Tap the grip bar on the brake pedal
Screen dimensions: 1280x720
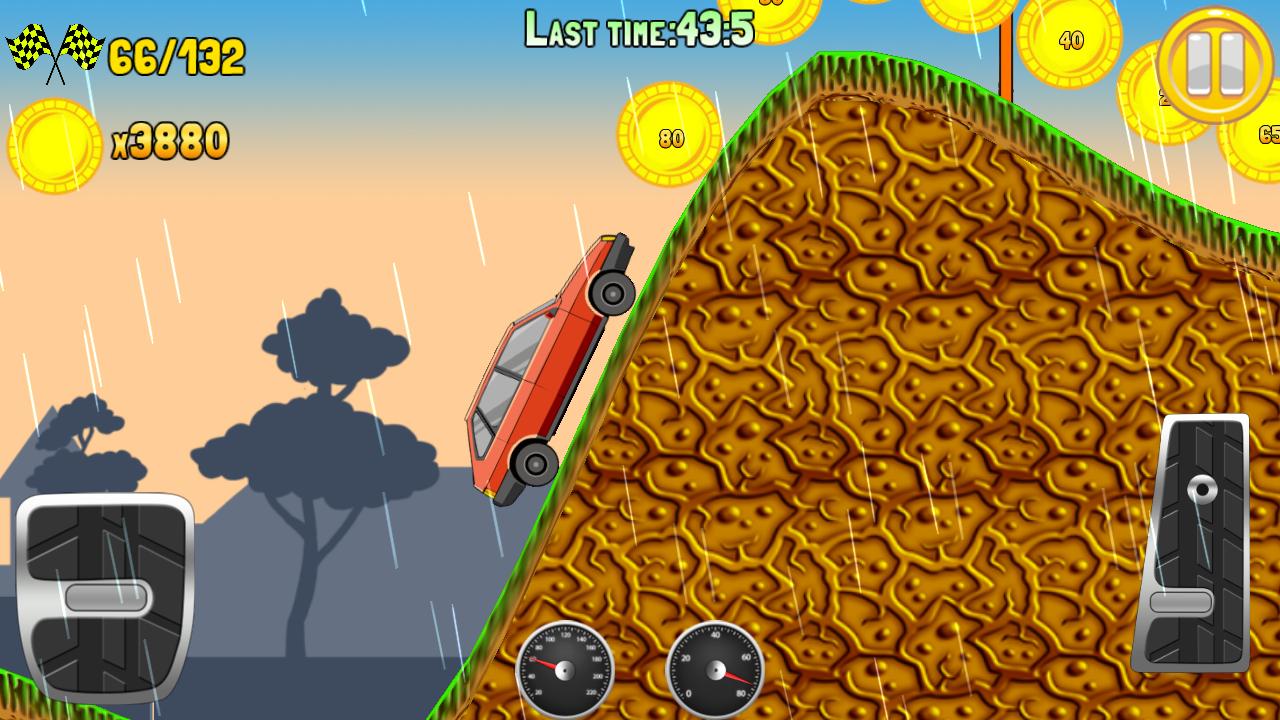(110, 598)
